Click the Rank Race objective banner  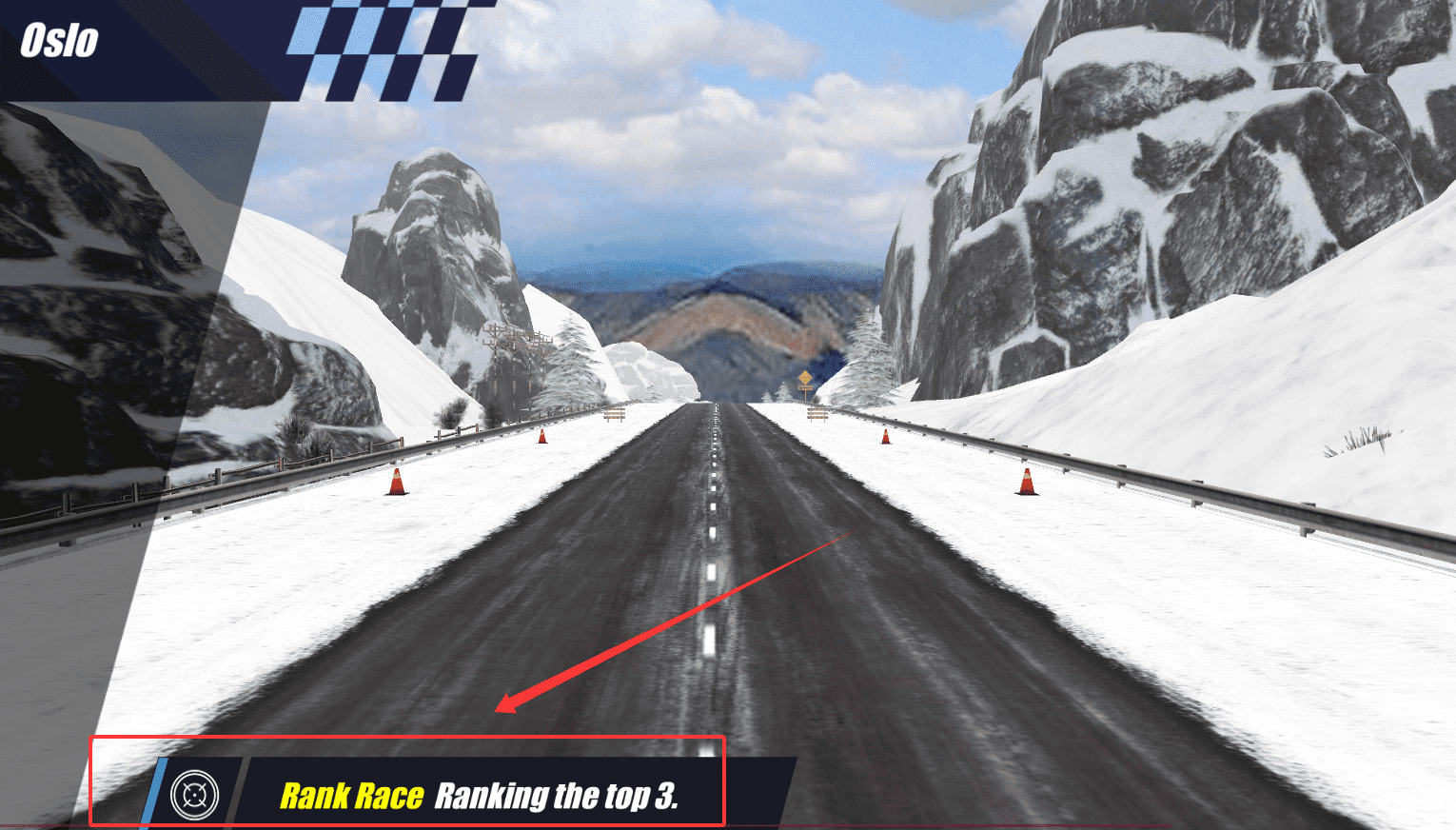479,795
